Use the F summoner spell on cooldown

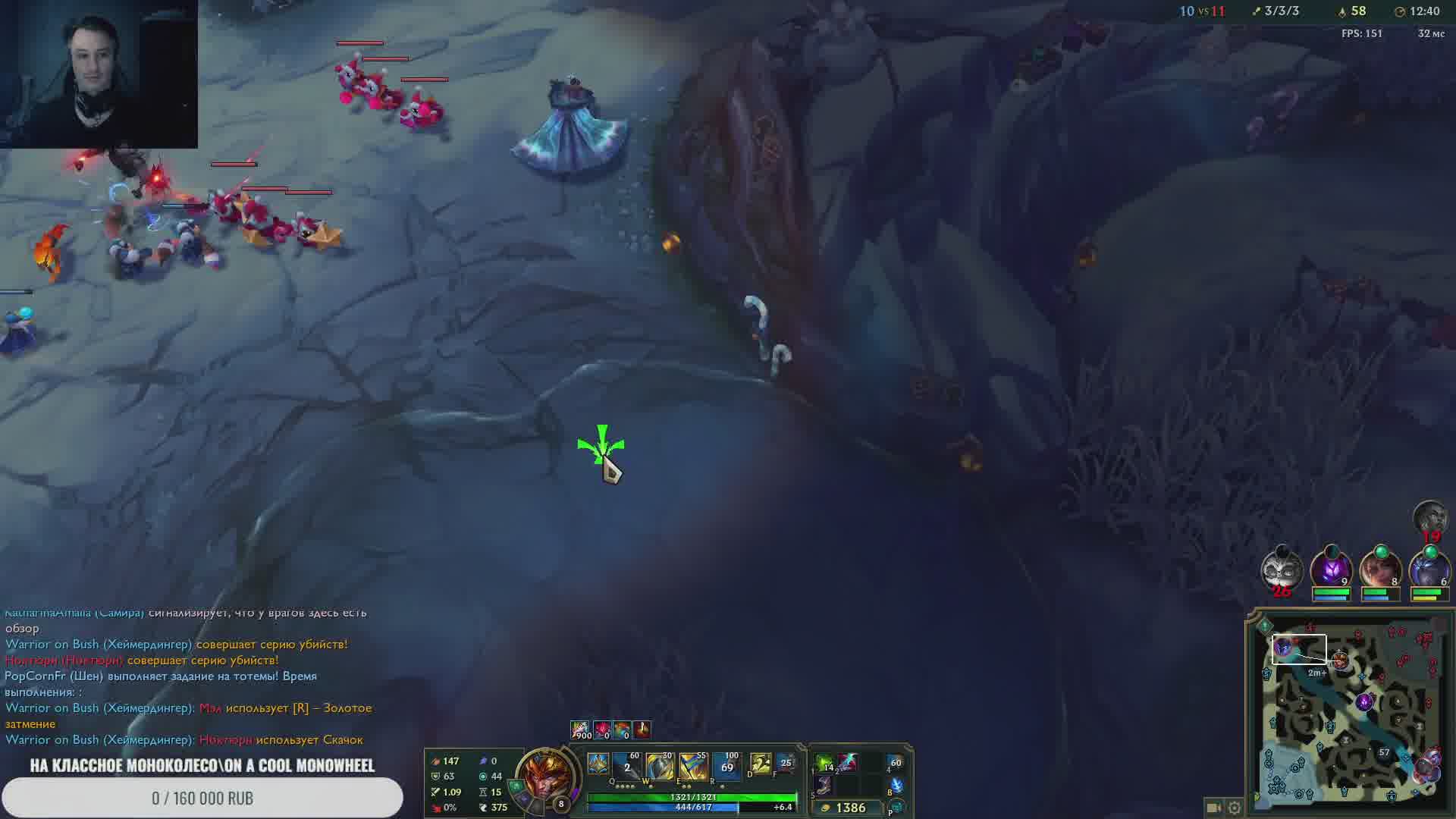(x=786, y=764)
